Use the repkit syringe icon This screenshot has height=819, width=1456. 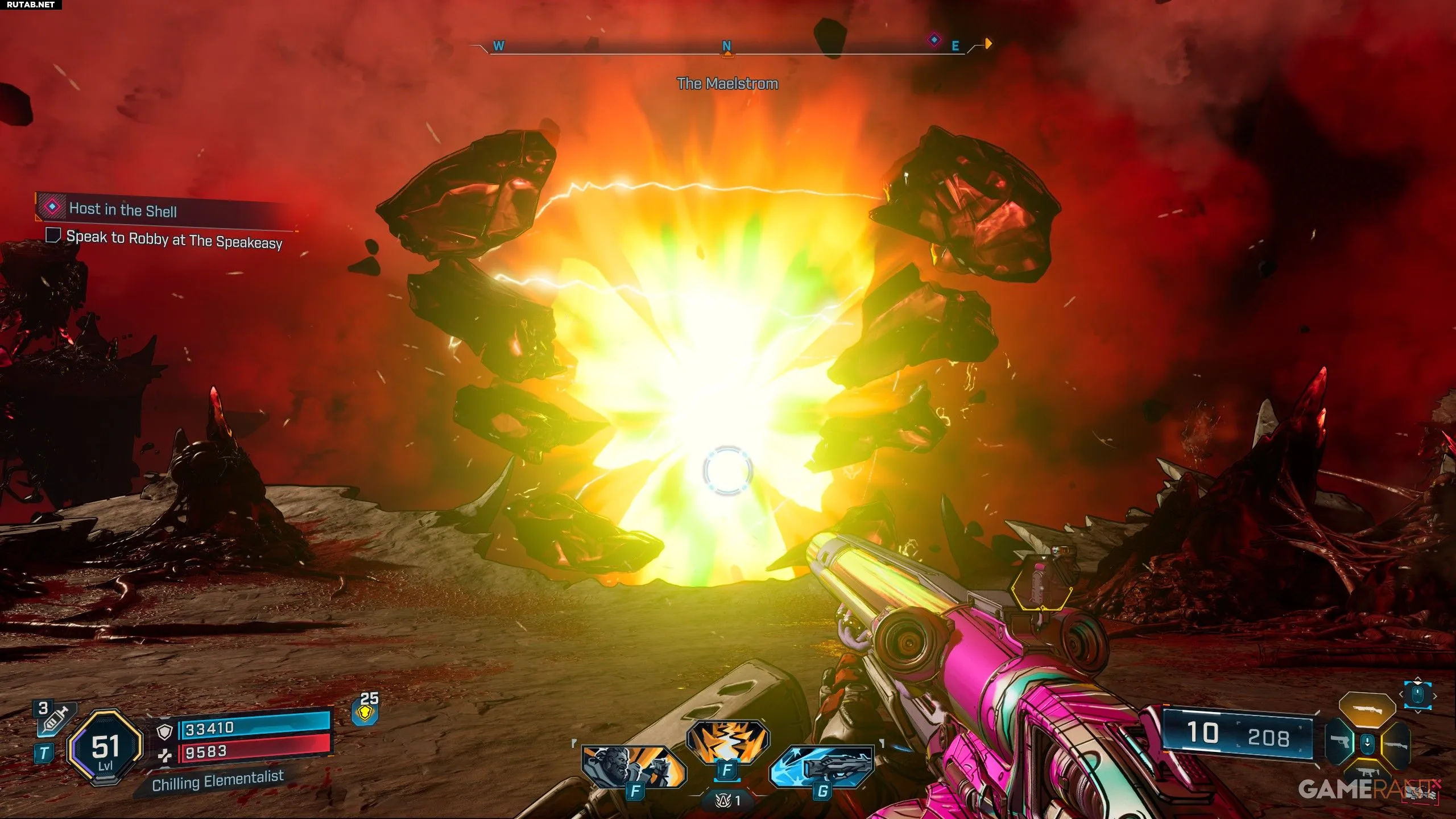click(x=55, y=718)
